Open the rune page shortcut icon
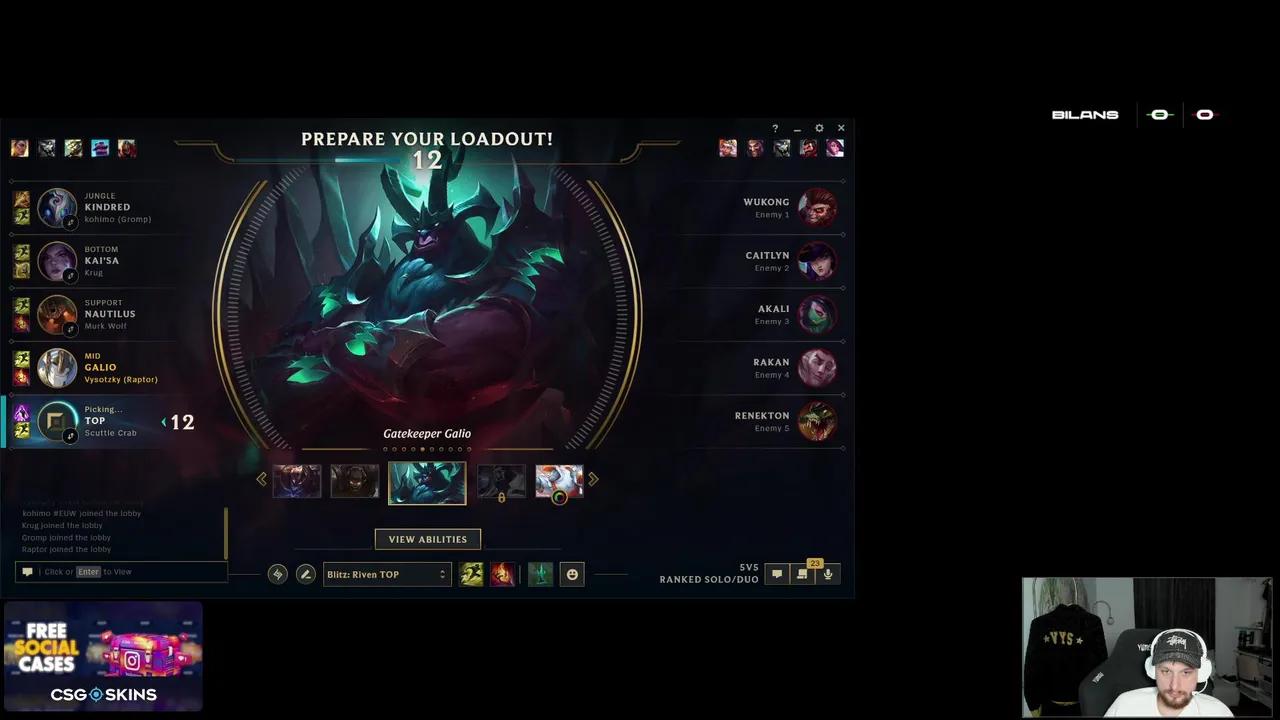Viewport: 1280px width, 720px height. pyautogui.click(x=278, y=574)
